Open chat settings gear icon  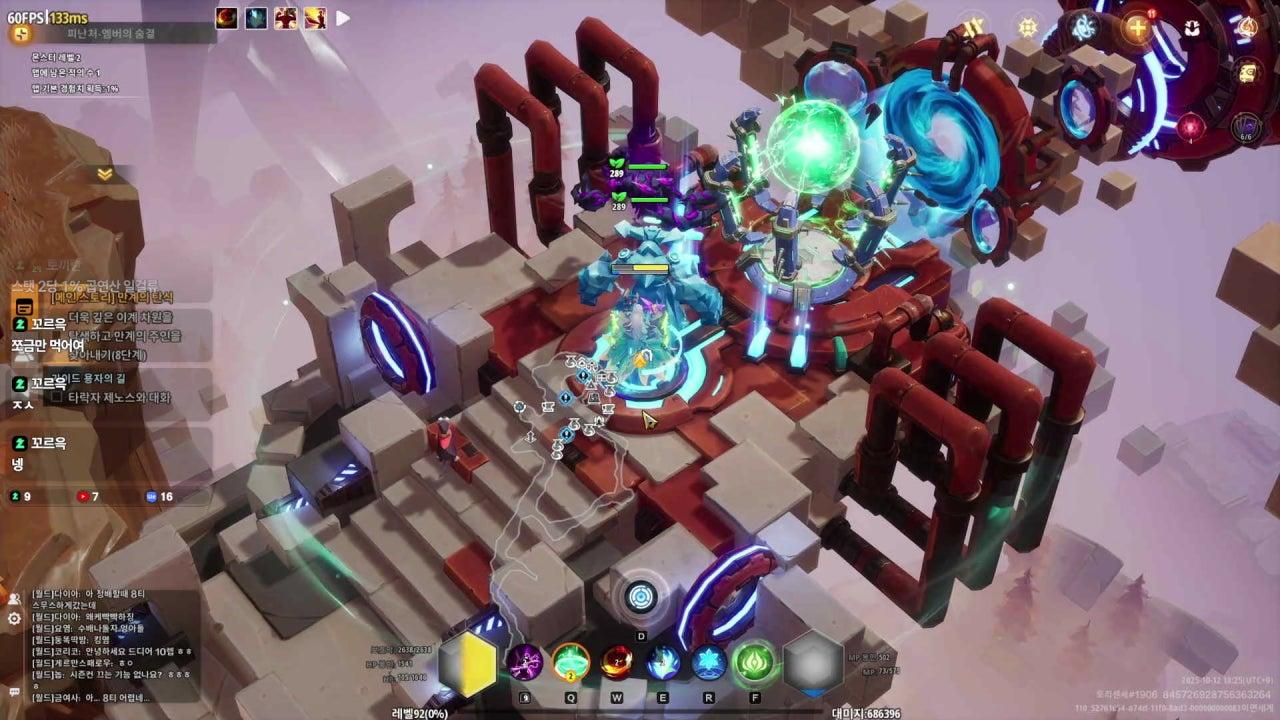pos(14,619)
